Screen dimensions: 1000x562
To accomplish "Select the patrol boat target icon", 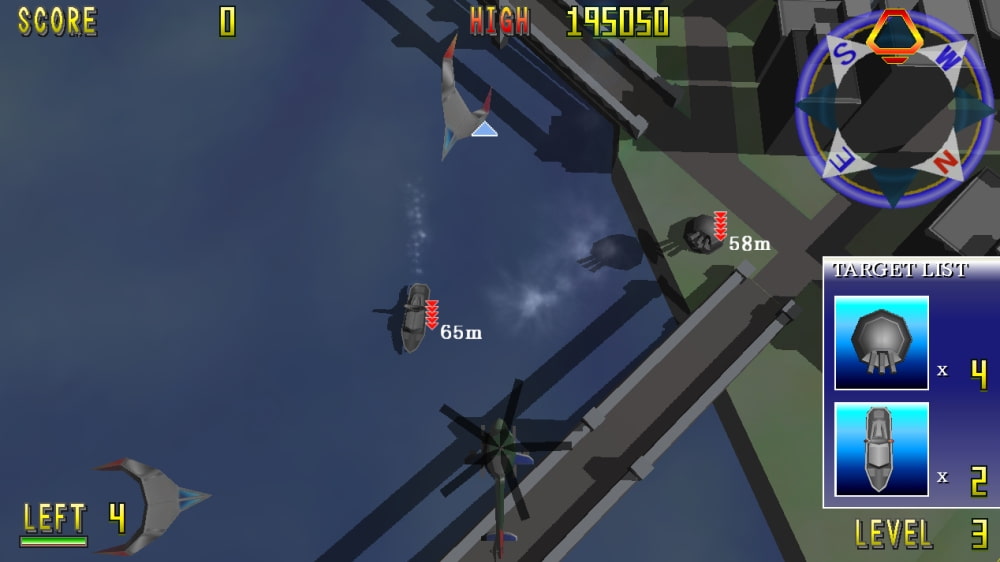I will coord(881,449).
